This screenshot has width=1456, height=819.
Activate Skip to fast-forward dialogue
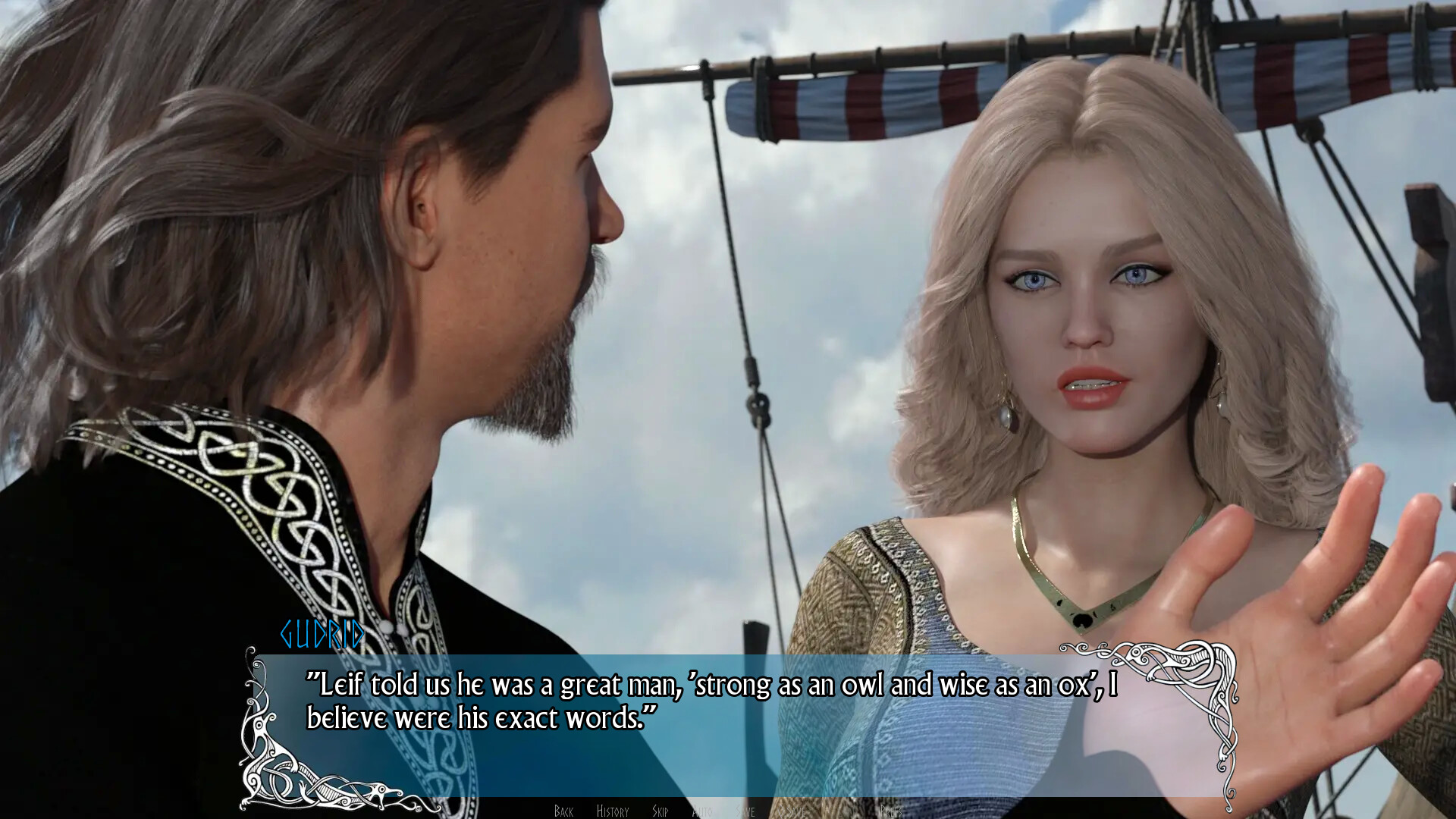point(660,811)
